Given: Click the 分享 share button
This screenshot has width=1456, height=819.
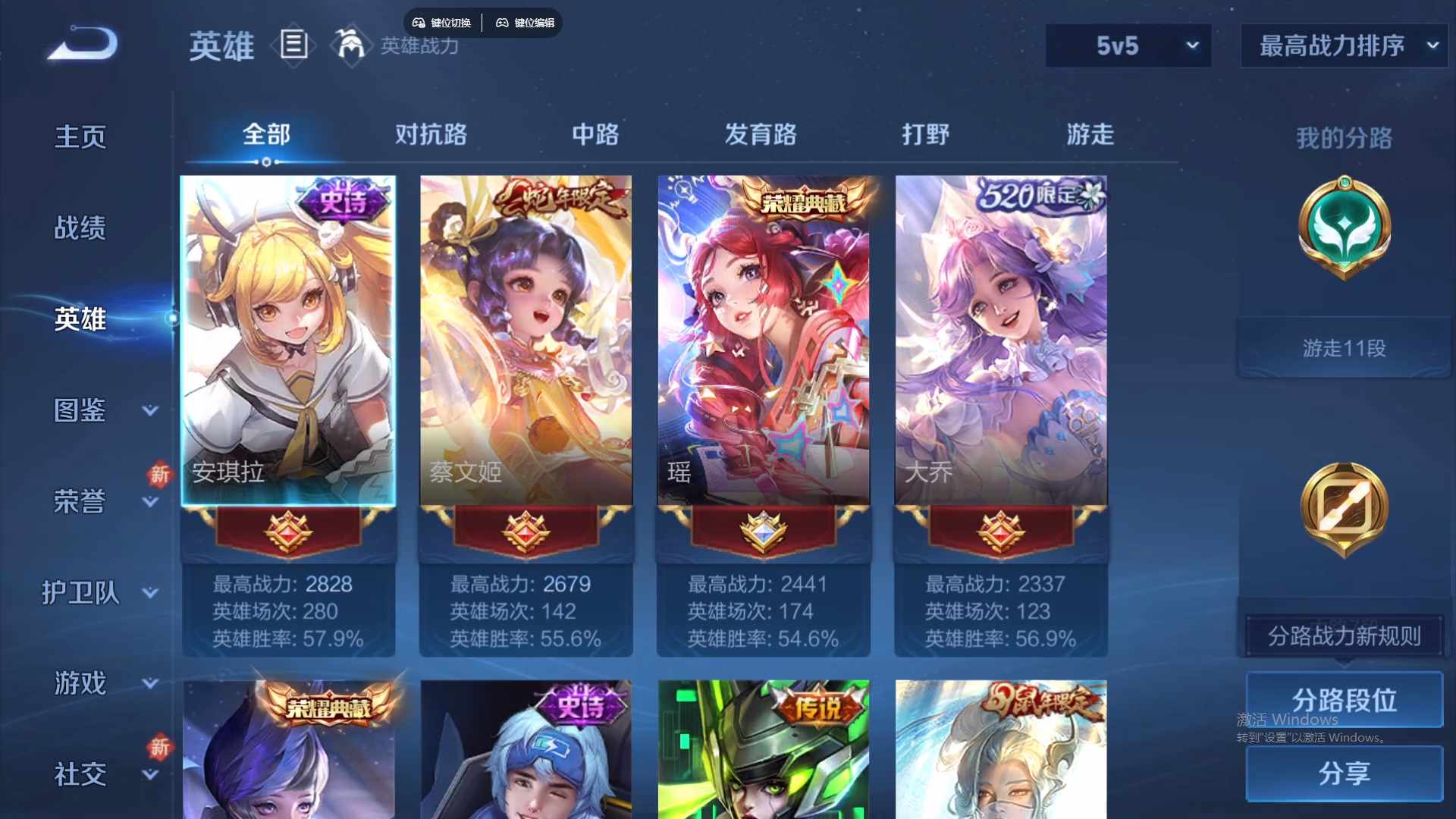Looking at the screenshot, I should pos(1343,774).
